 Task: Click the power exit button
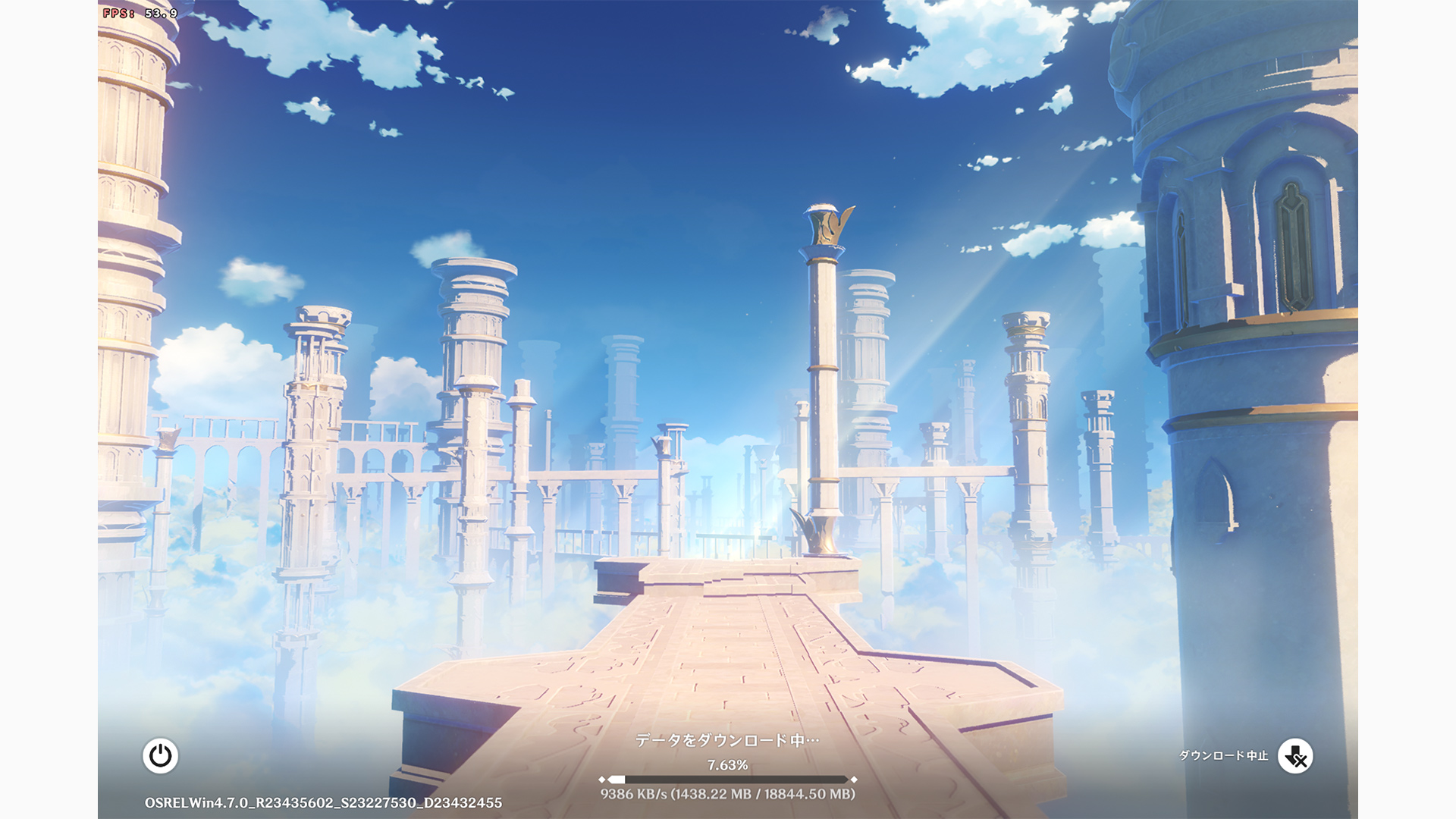(160, 756)
